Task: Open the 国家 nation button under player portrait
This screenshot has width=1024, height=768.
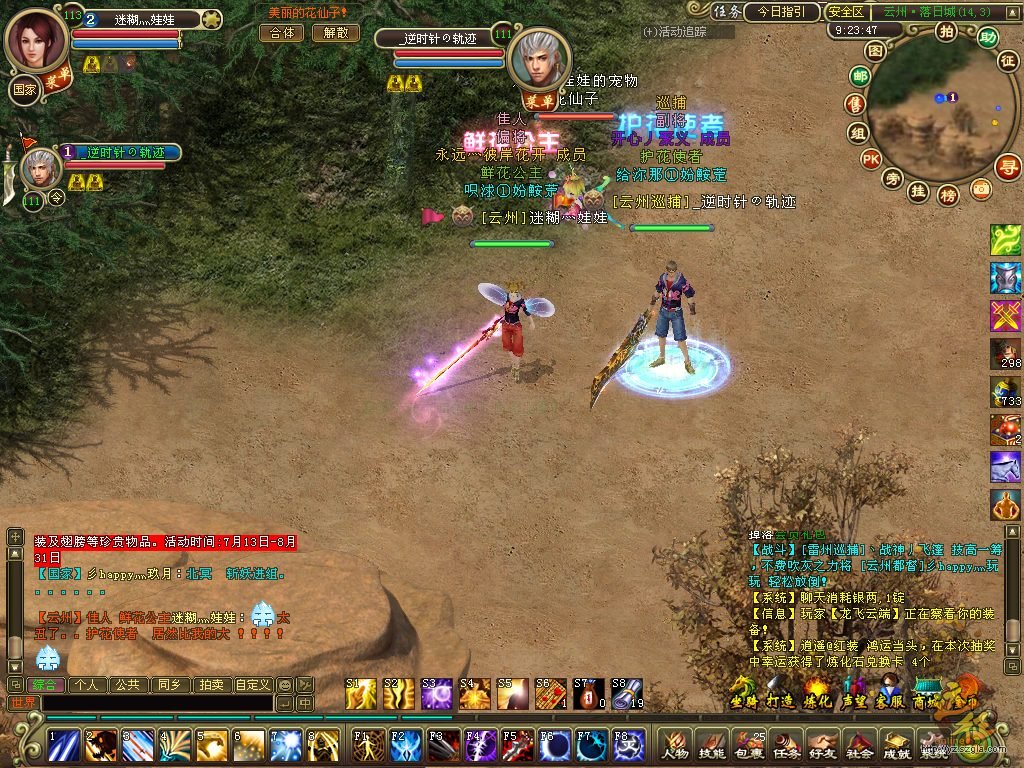Action: pyautogui.click(x=25, y=87)
